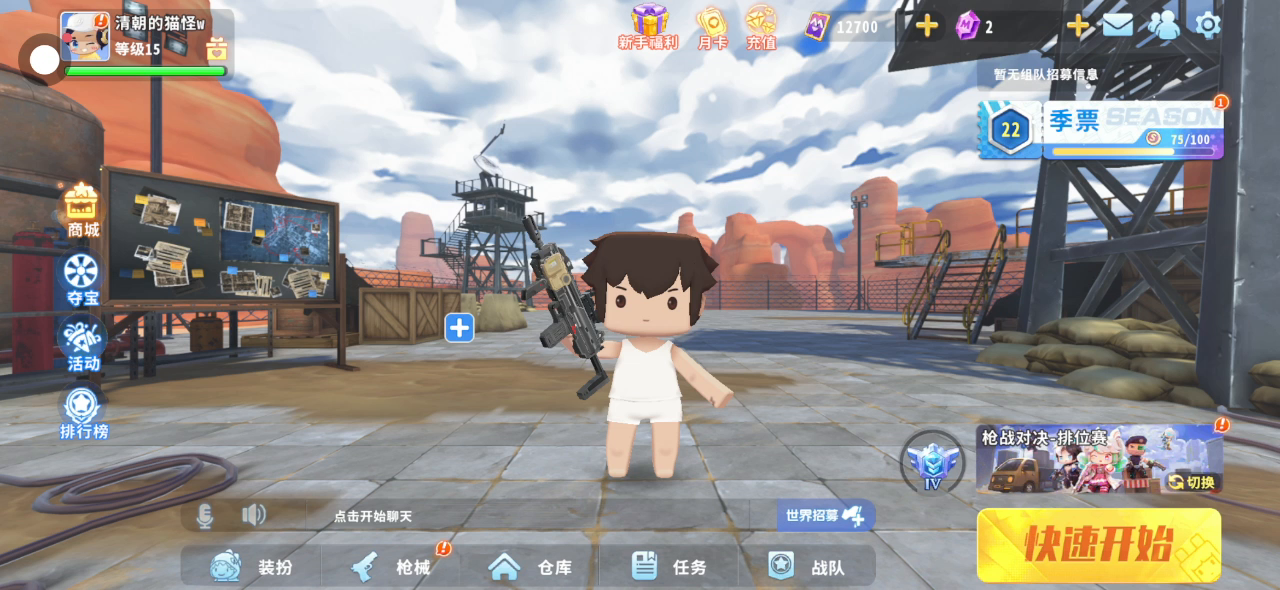Open the 枪械 weapons menu
Screen dimensions: 1280x590
coord(391,567)
